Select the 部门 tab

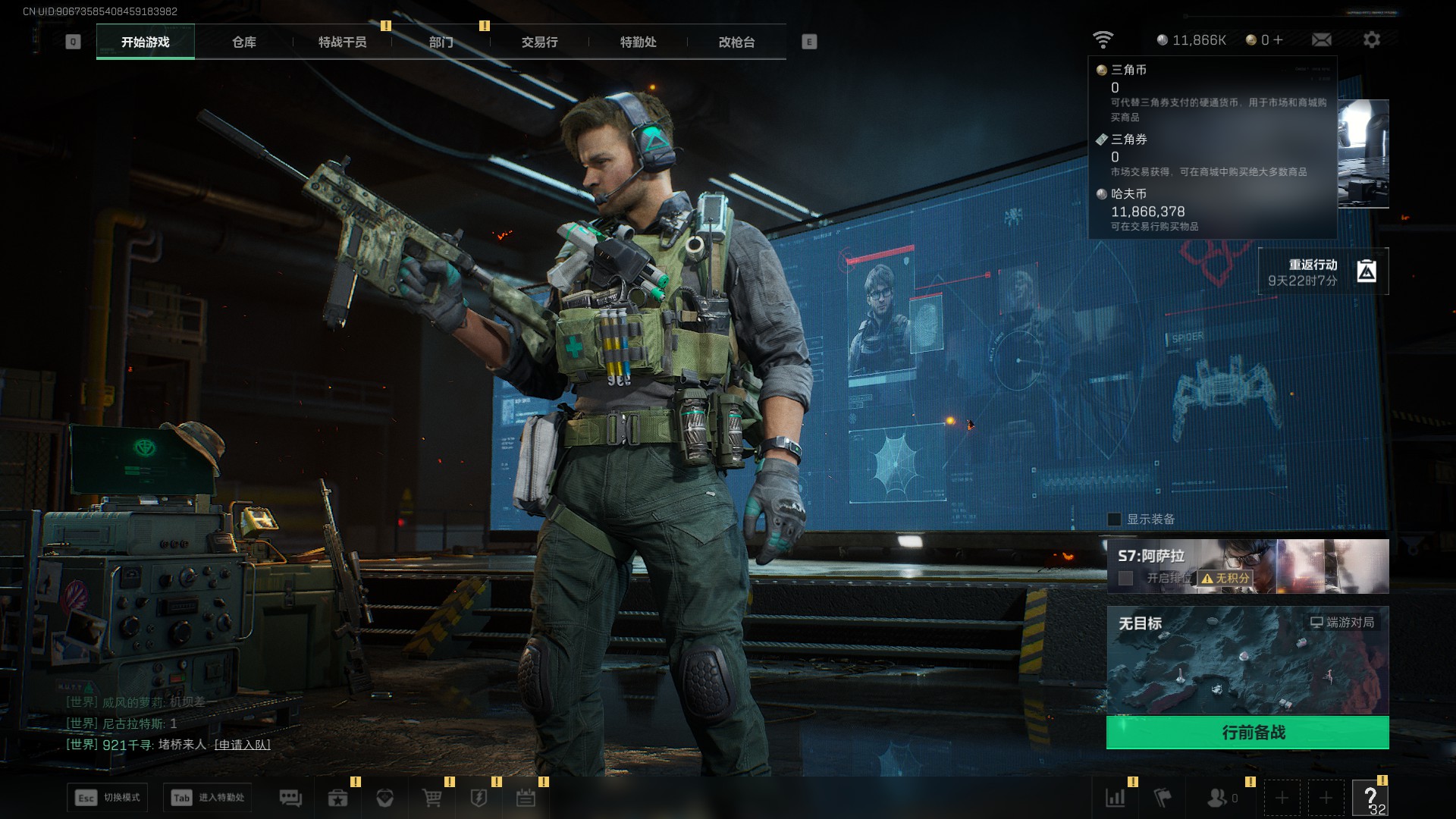[441, 42]
